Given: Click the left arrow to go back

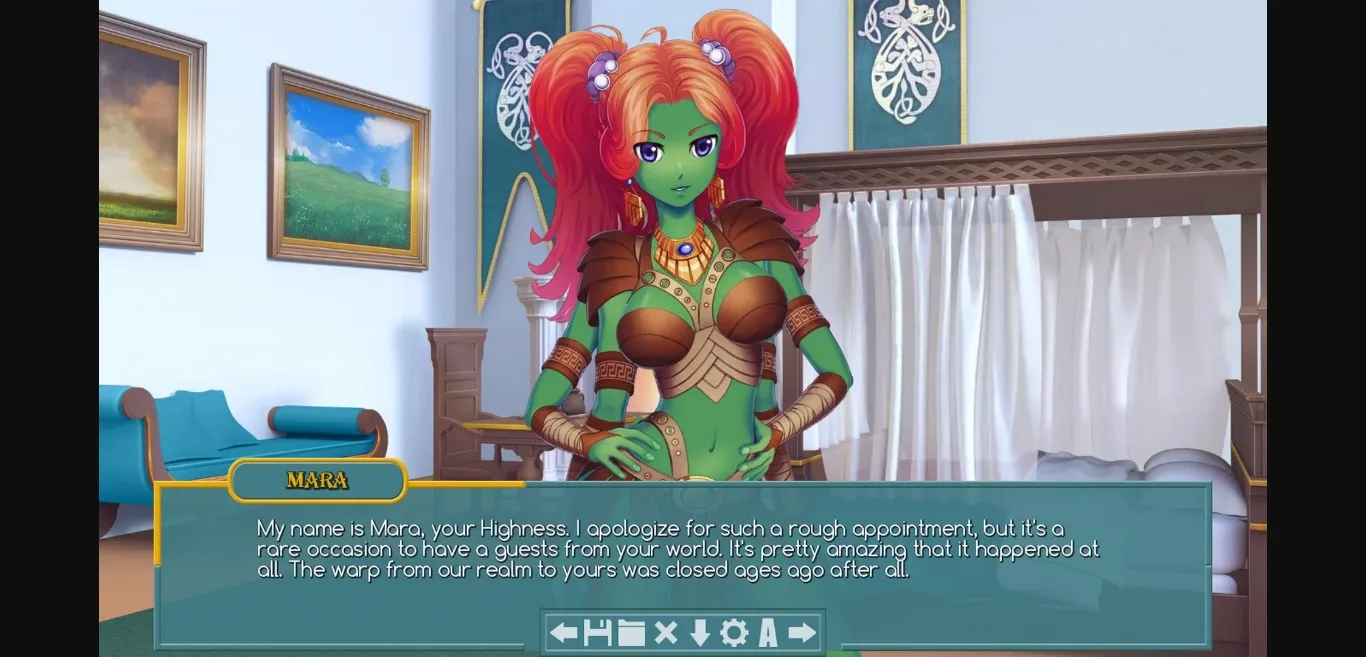Looking at the screenshot, I should (x=564, y=632).
